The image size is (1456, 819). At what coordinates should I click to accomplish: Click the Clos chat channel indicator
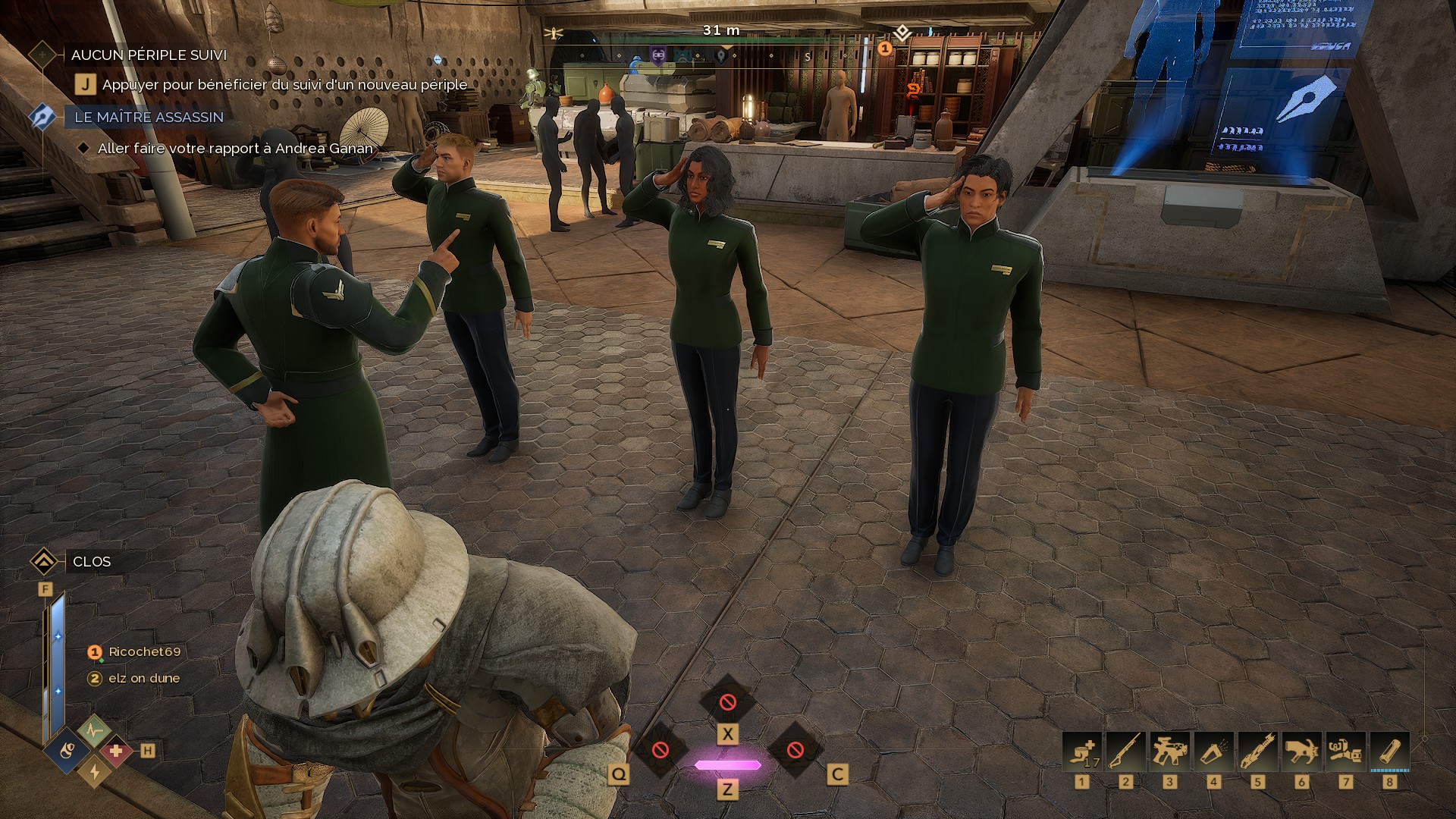[91, 561]
